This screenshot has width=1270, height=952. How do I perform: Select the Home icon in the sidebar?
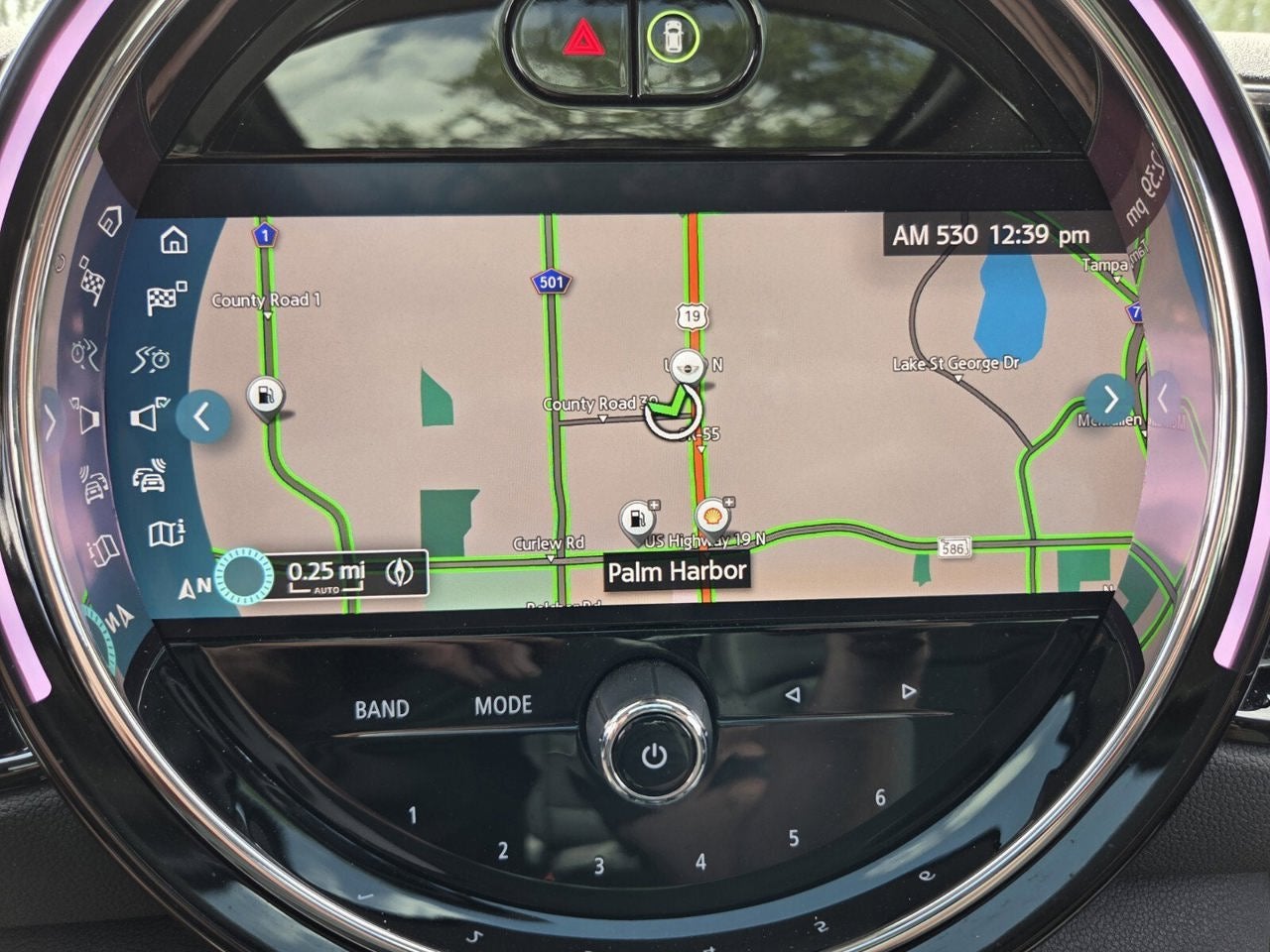pyautogui.click(x=175, y=241)
